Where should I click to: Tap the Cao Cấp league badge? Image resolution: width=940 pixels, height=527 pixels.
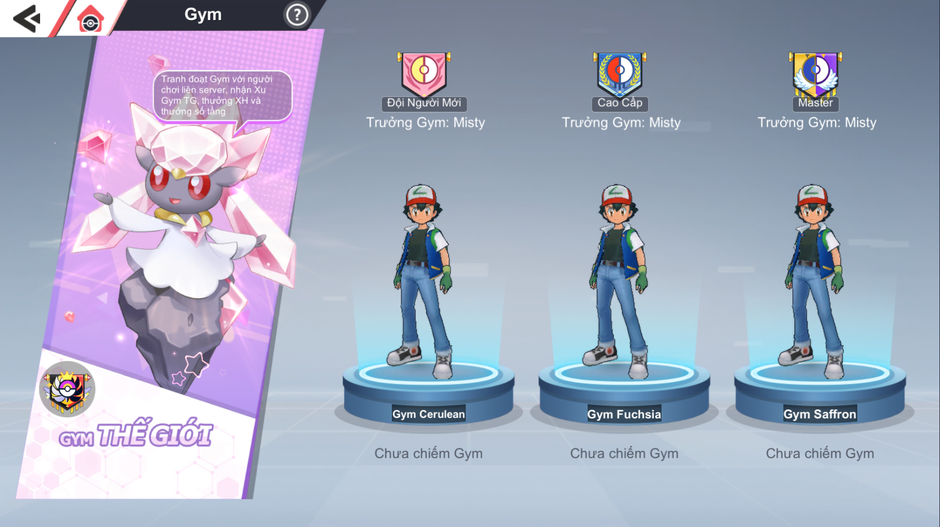[620, 74]
